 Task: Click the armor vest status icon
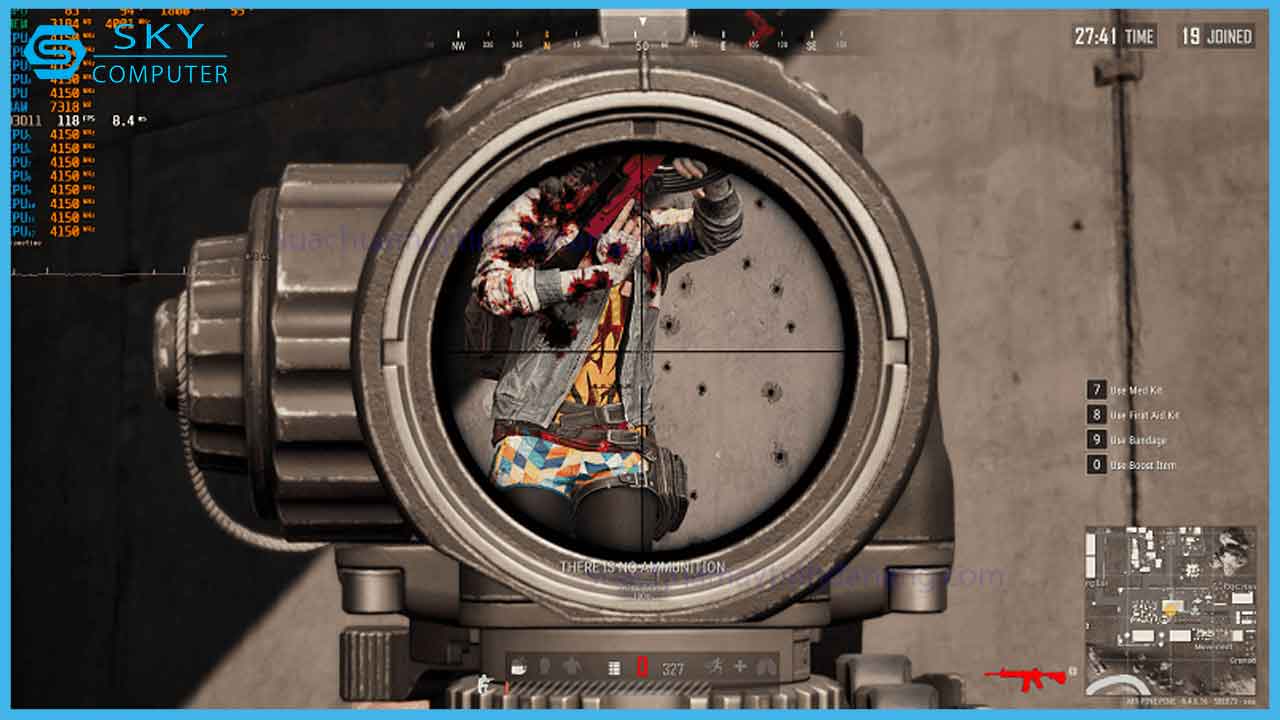pos(570,667)
